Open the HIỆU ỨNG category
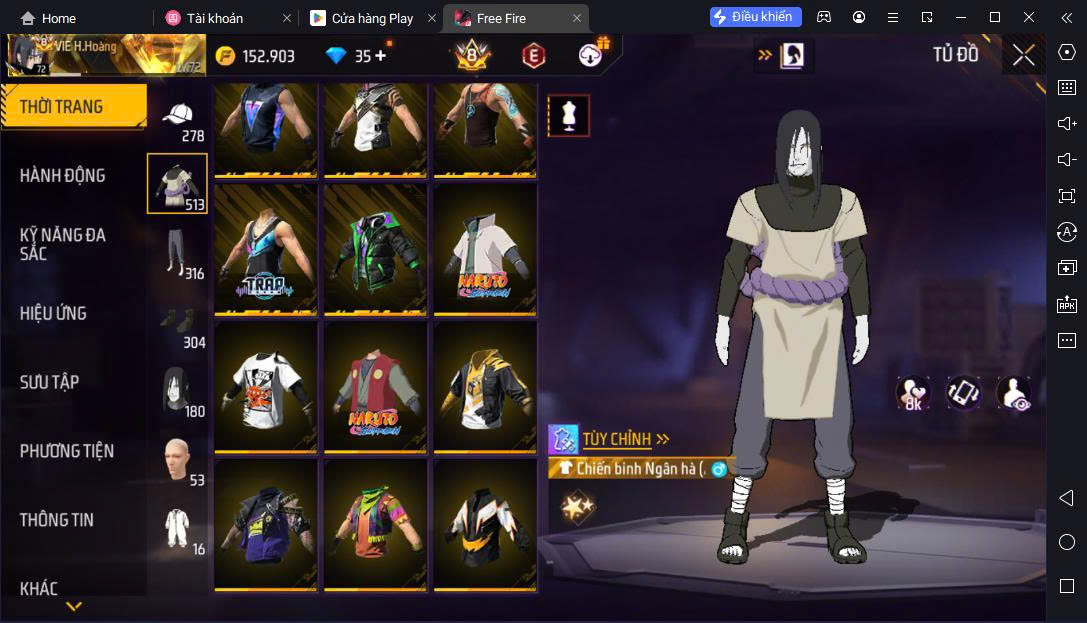1087x623 pixels. point(54,313)
